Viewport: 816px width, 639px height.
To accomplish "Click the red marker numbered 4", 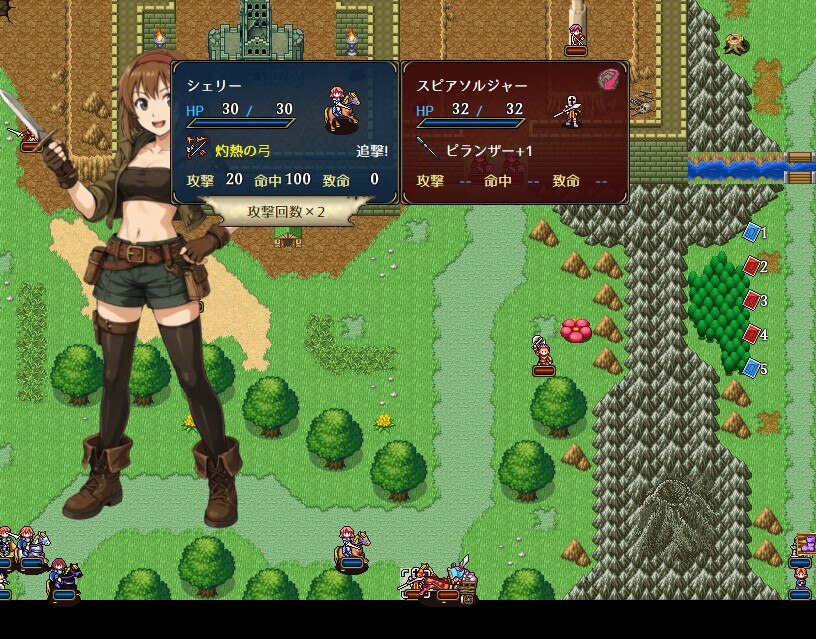I will click(x=752, y=335).
